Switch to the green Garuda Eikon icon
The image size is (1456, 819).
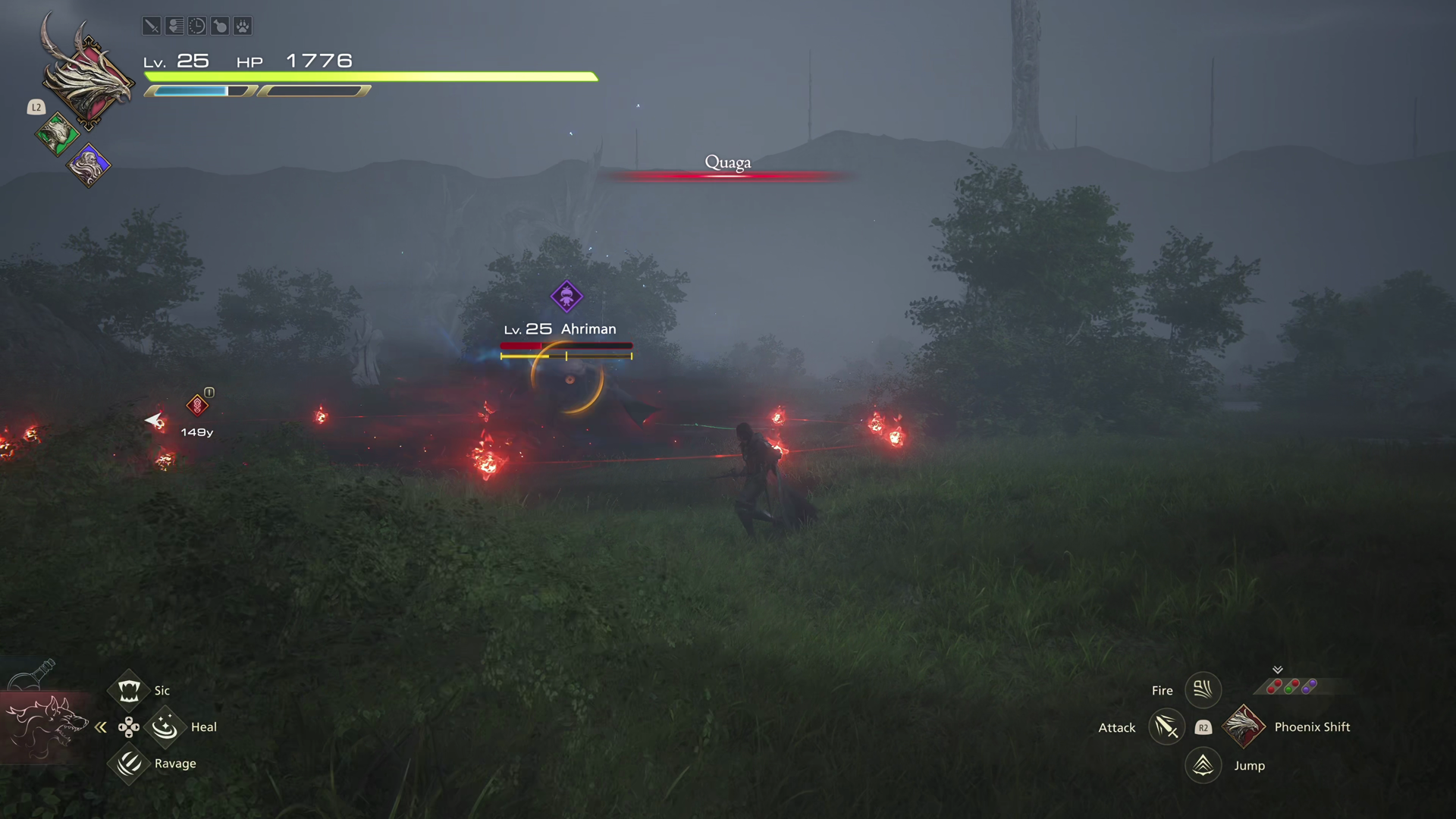57,135
